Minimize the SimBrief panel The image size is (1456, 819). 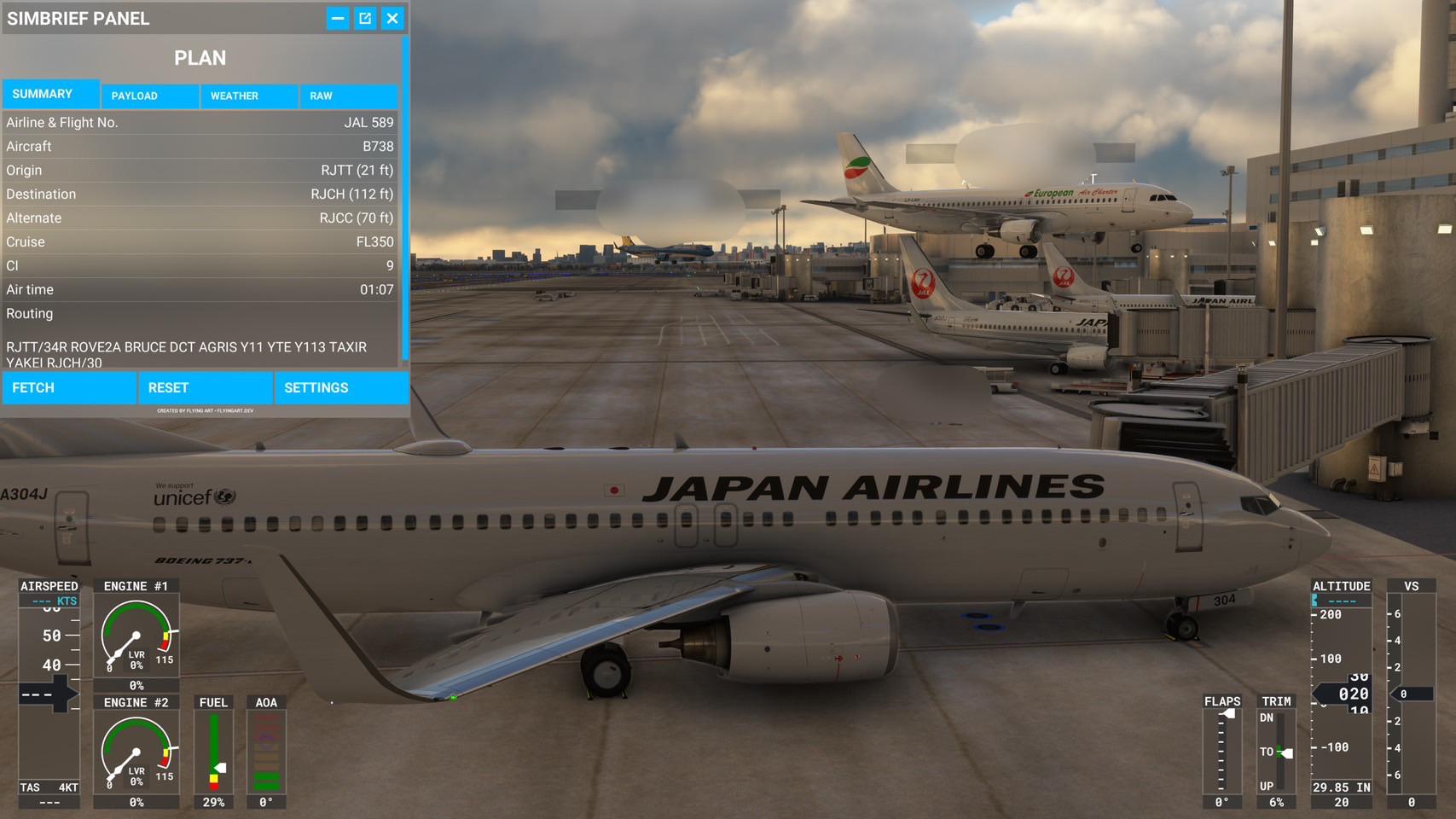337,18
